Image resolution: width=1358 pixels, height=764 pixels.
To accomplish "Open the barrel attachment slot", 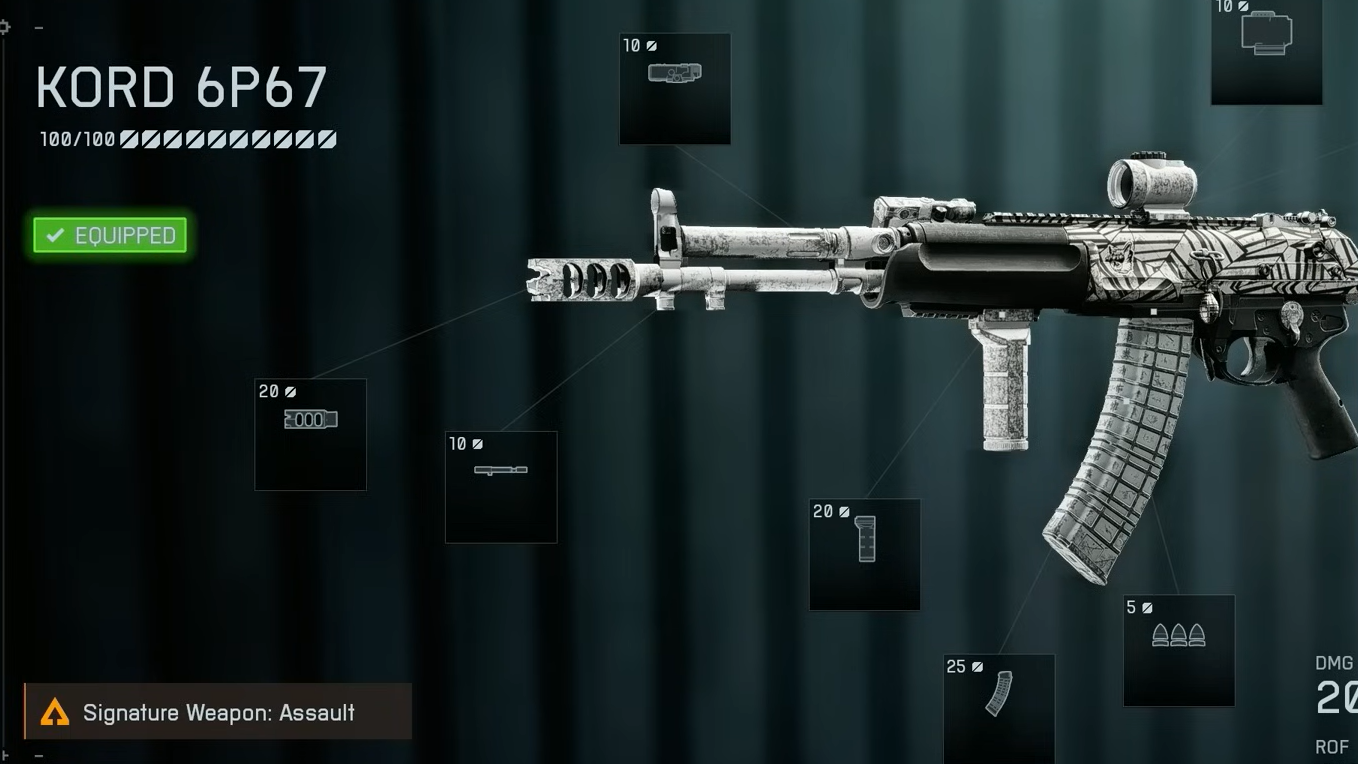I will click(x=500, y=487).
